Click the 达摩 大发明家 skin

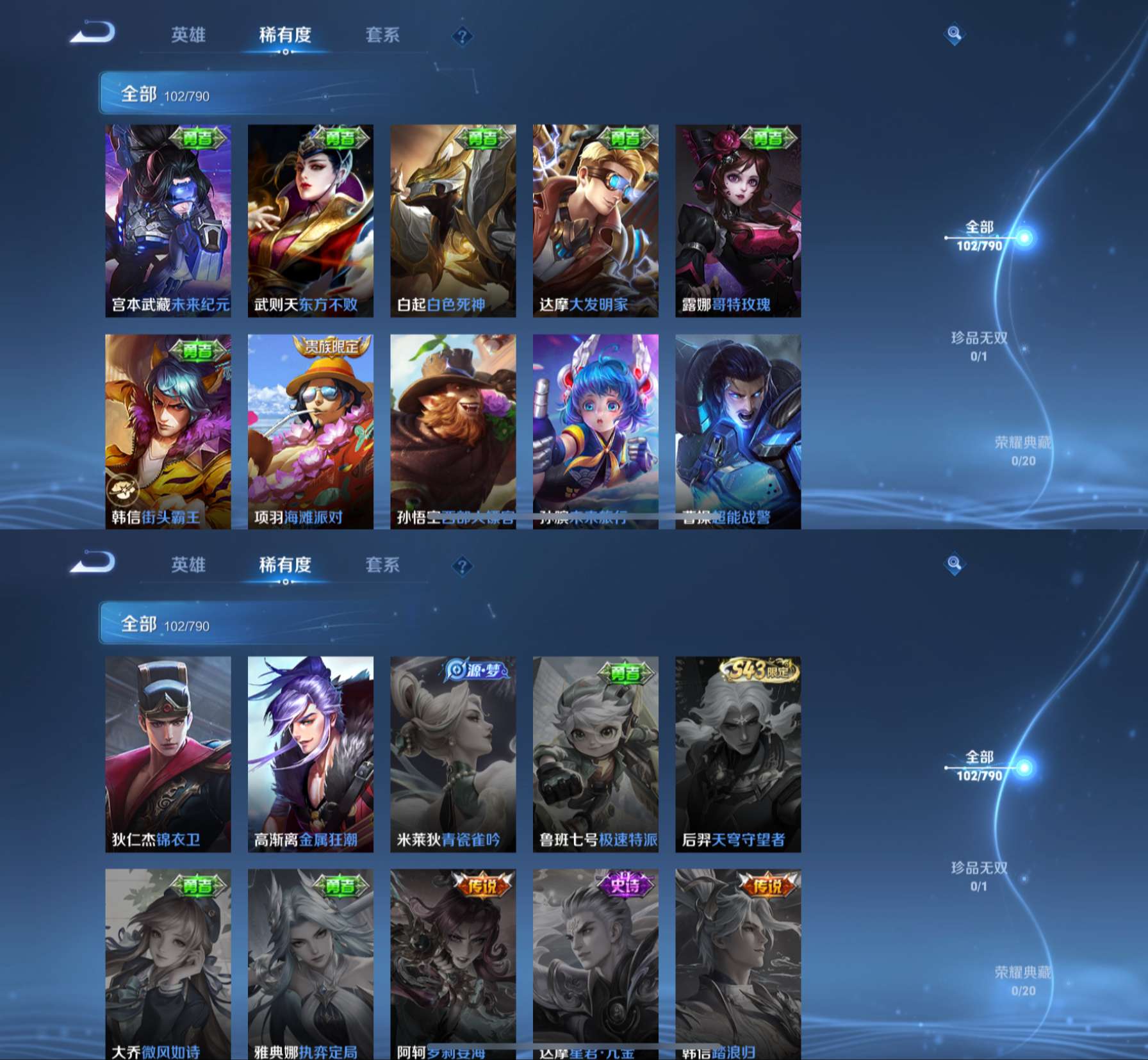click(x=596, y=220)
